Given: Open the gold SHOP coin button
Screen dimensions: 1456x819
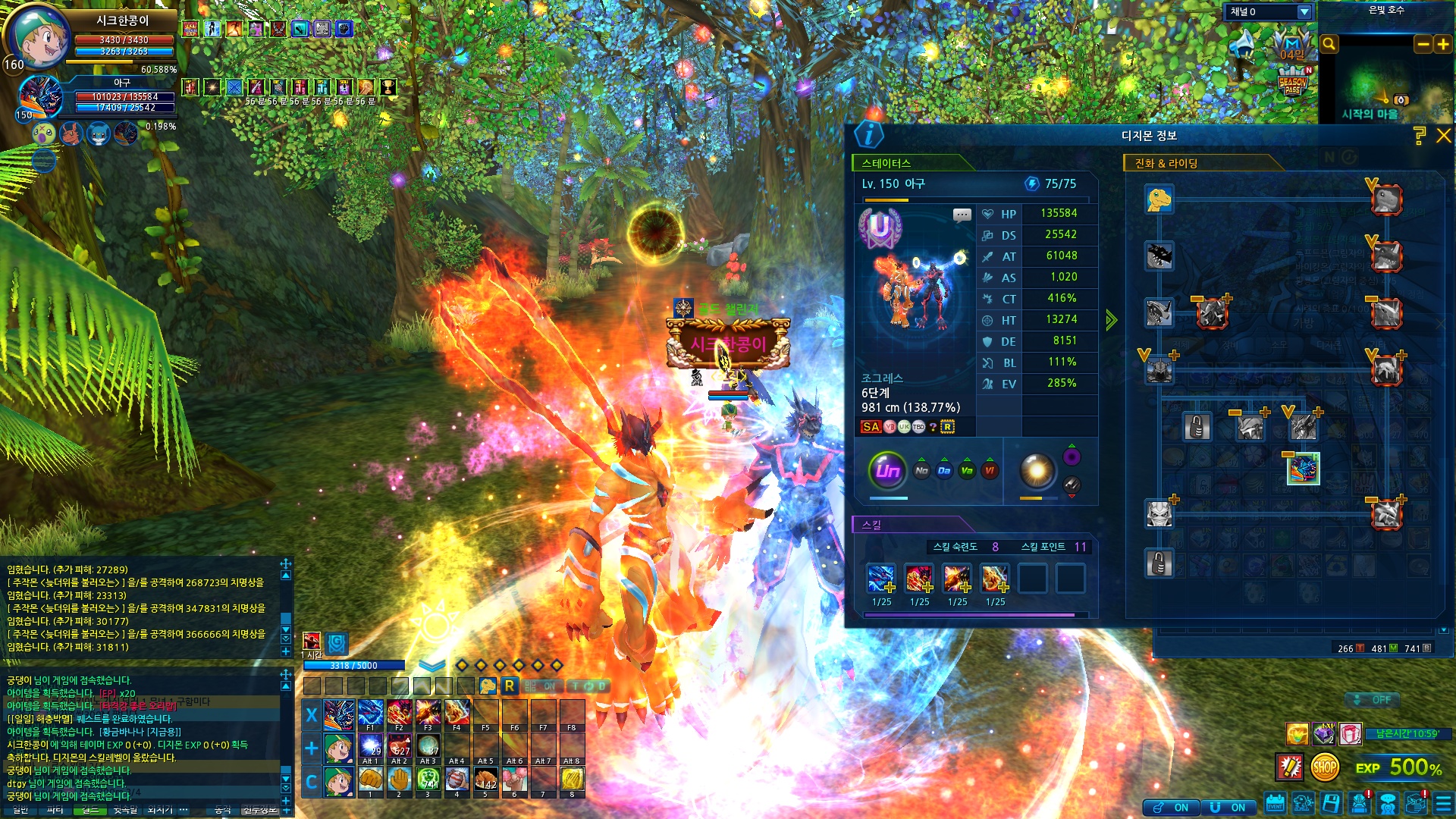Looking at the screenshot, I should (x=1324, y=767).
